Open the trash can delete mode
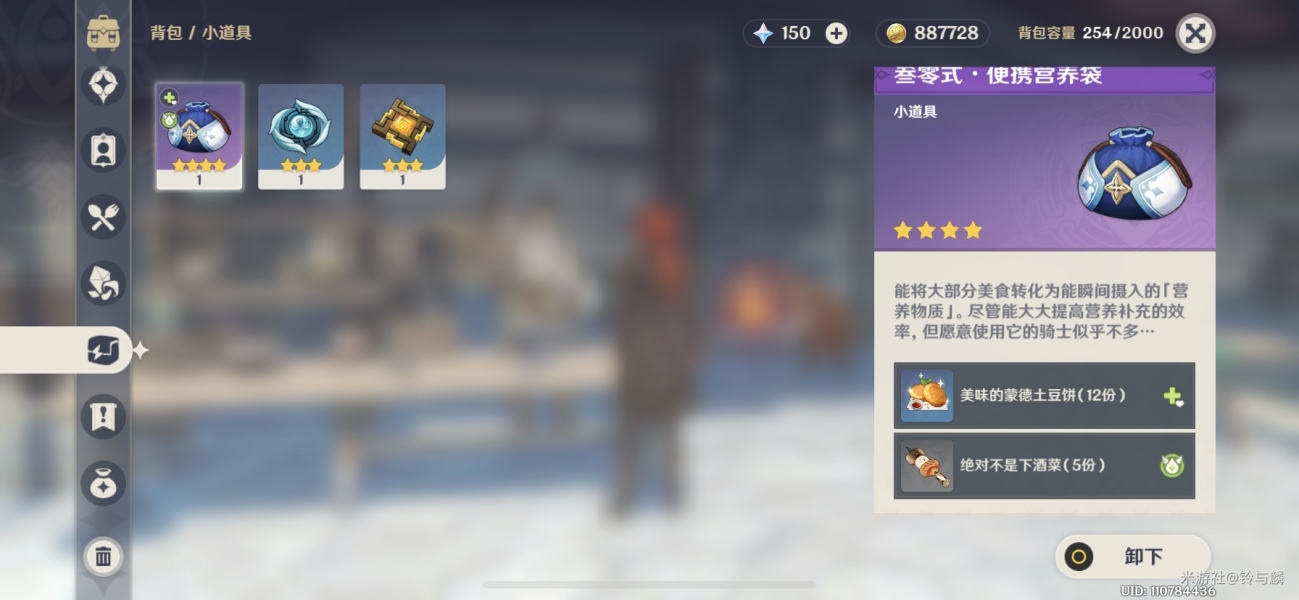 tap(103, 556)
